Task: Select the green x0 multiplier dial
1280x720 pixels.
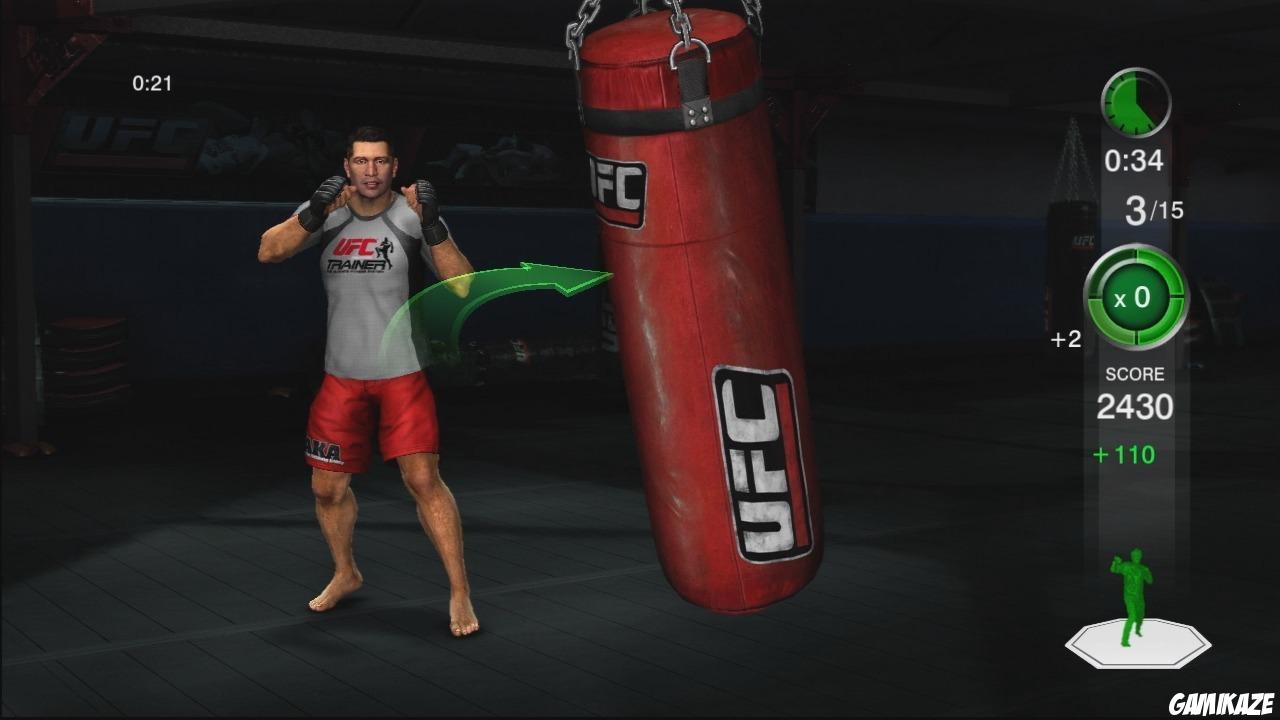Action: coord(1136,297)
